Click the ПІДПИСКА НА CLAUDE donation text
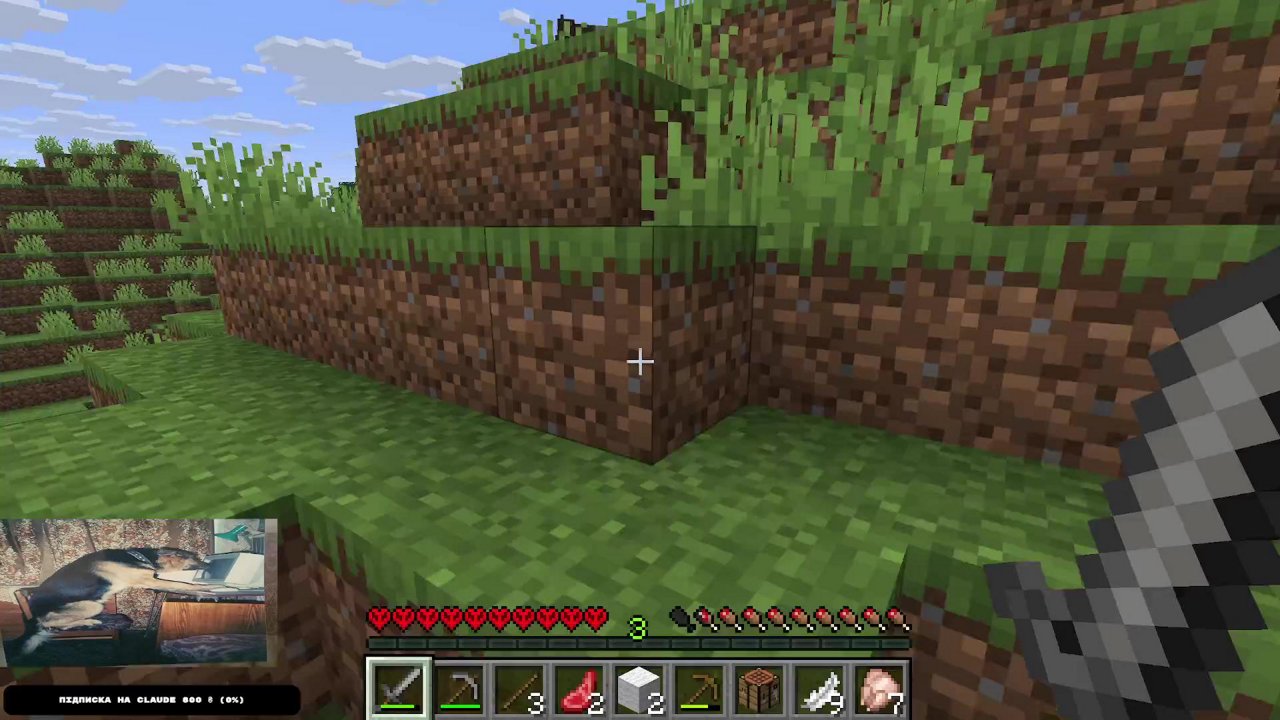 pyautogui.click(x=150, y=699)
